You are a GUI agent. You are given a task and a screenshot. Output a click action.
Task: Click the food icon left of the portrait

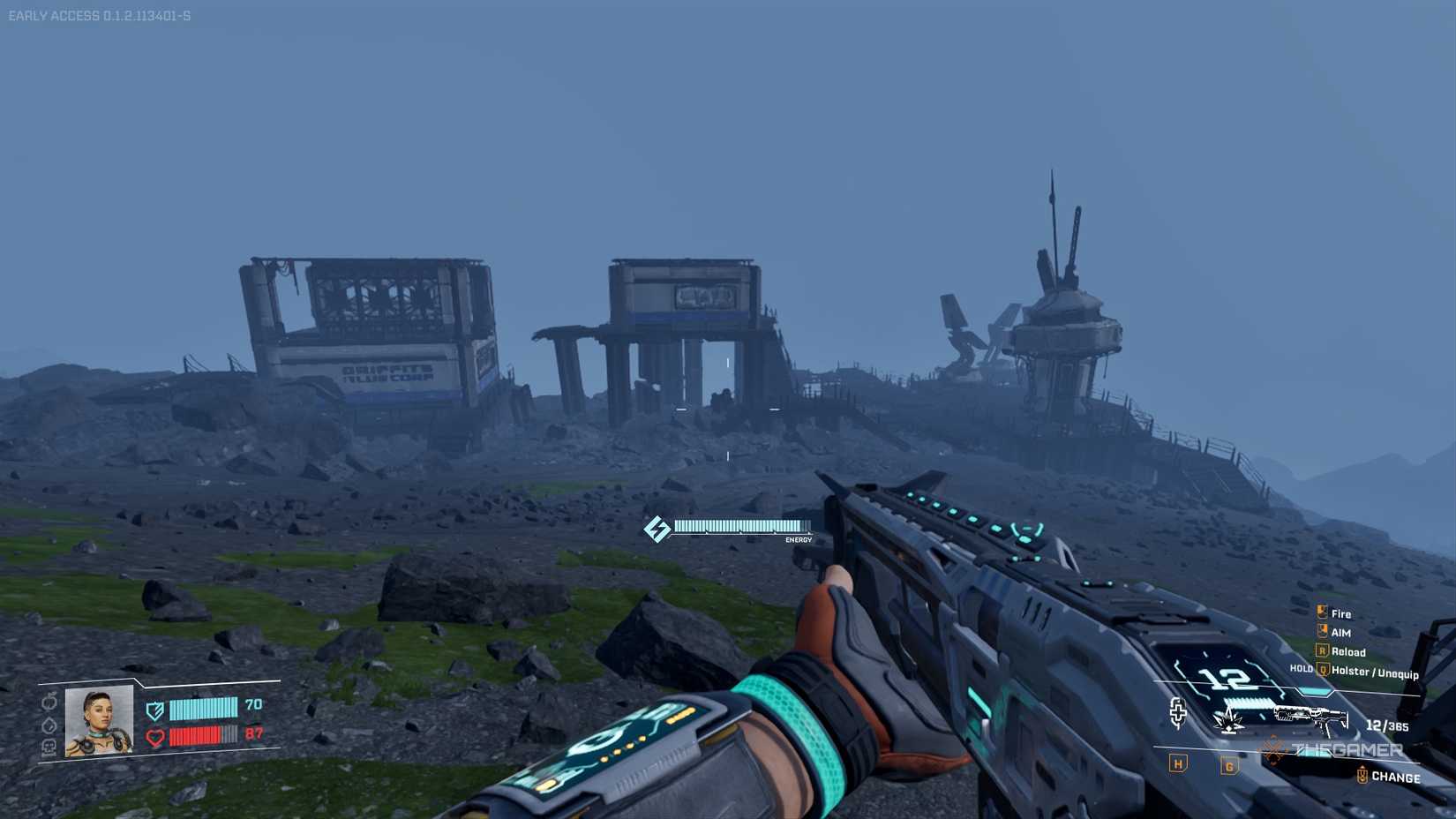[x=49, y=703]
